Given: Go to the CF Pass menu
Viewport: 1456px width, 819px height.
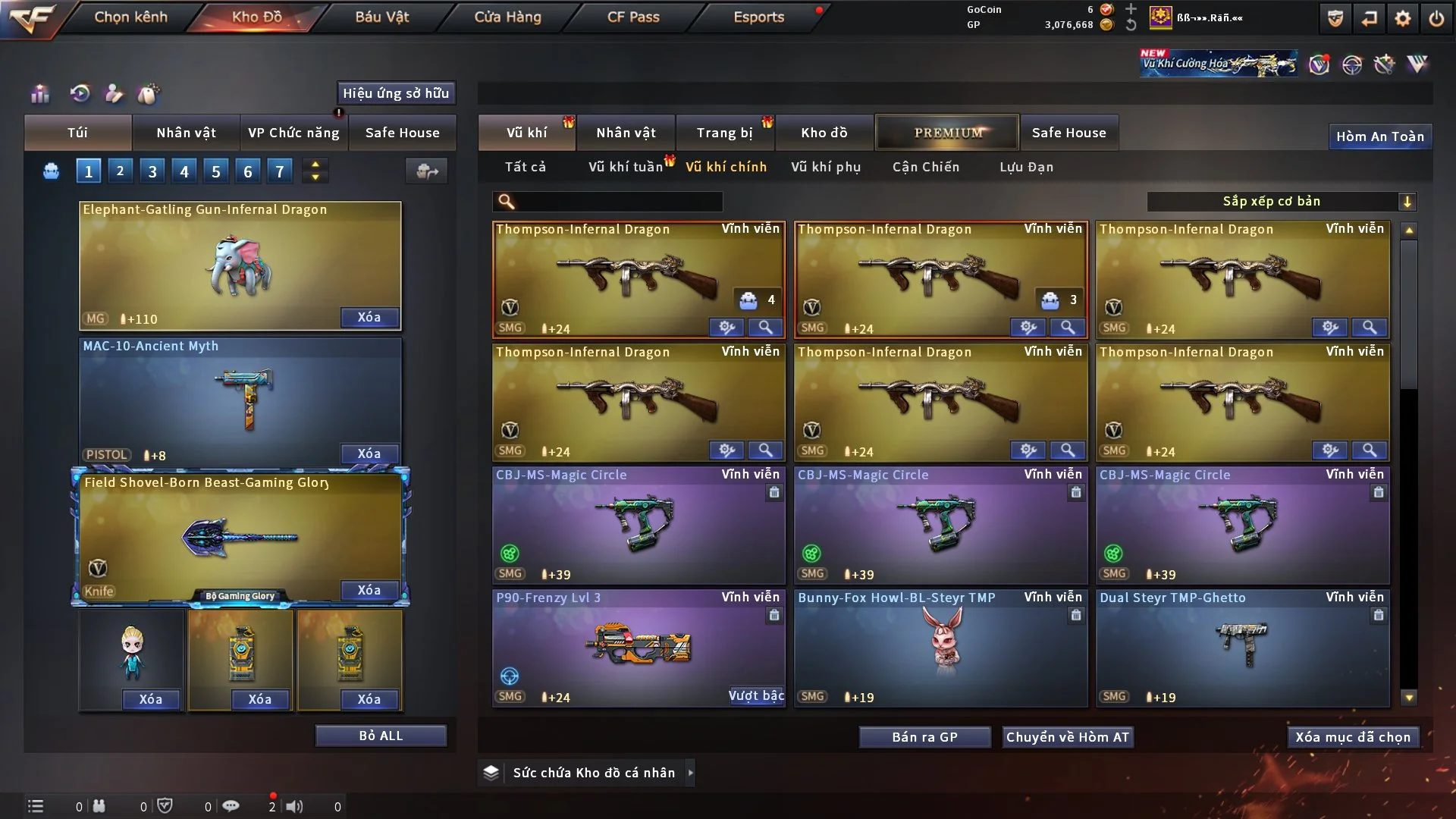Looking at the screenshot, I should 633,17.
